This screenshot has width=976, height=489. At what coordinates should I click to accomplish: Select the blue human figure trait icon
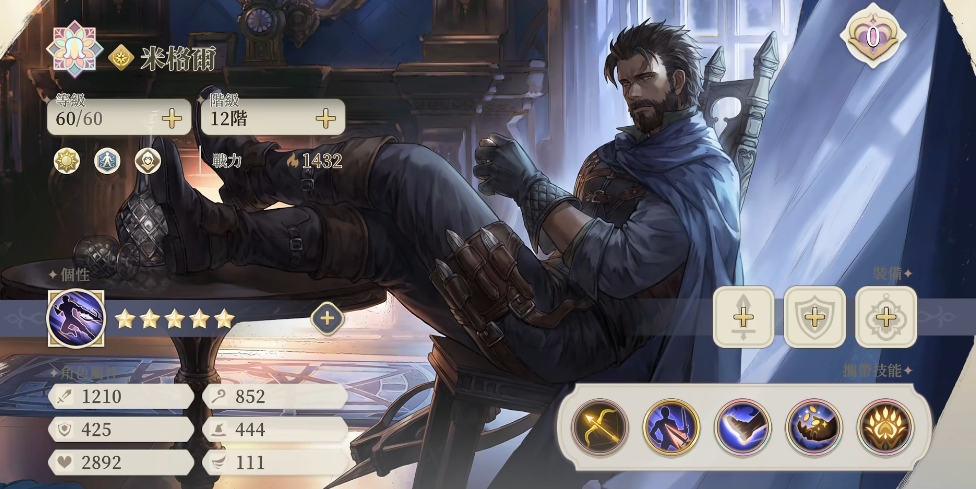pos(107,160)
